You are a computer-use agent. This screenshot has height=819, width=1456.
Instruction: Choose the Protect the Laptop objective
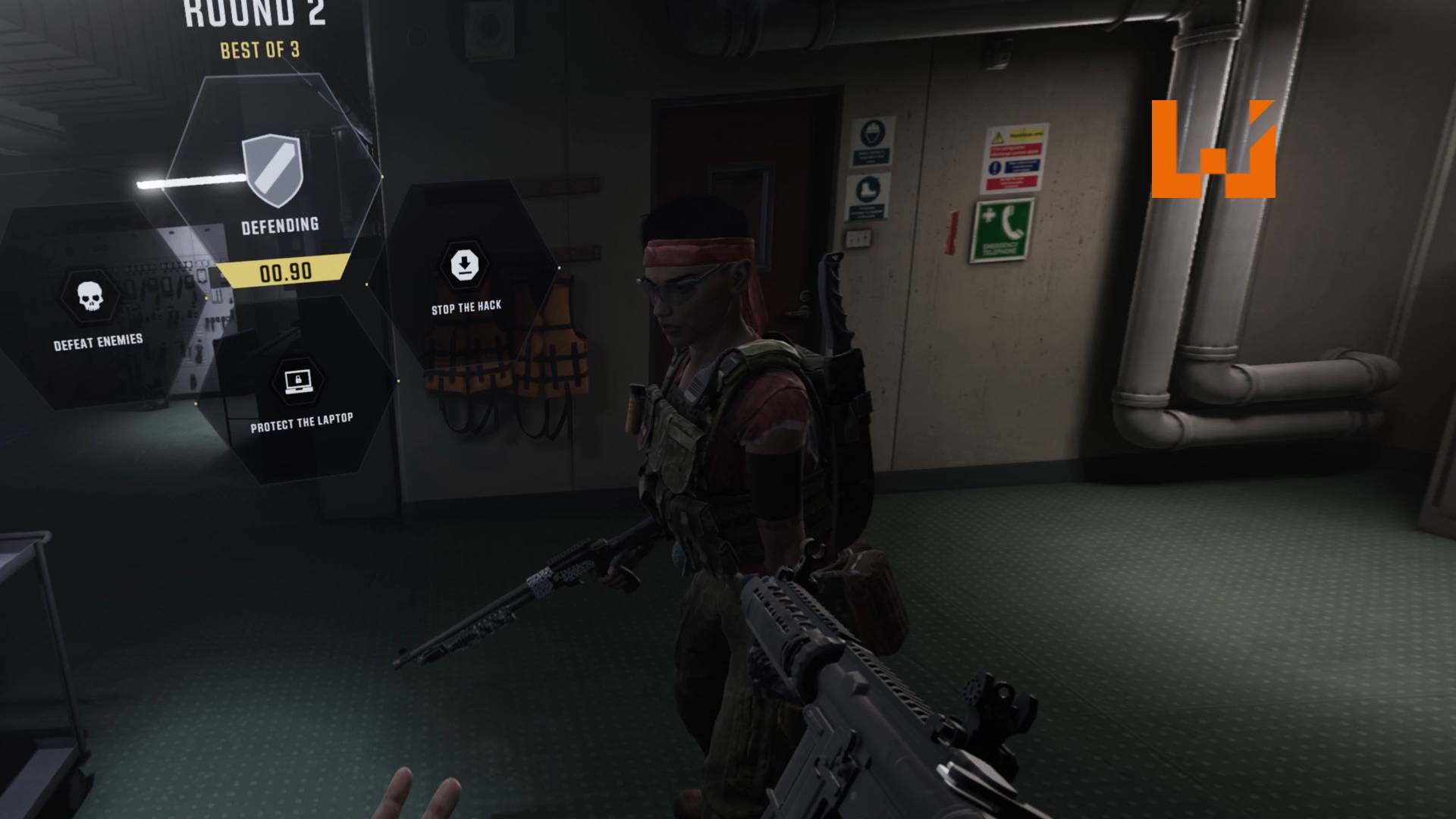tap(299, 382)
